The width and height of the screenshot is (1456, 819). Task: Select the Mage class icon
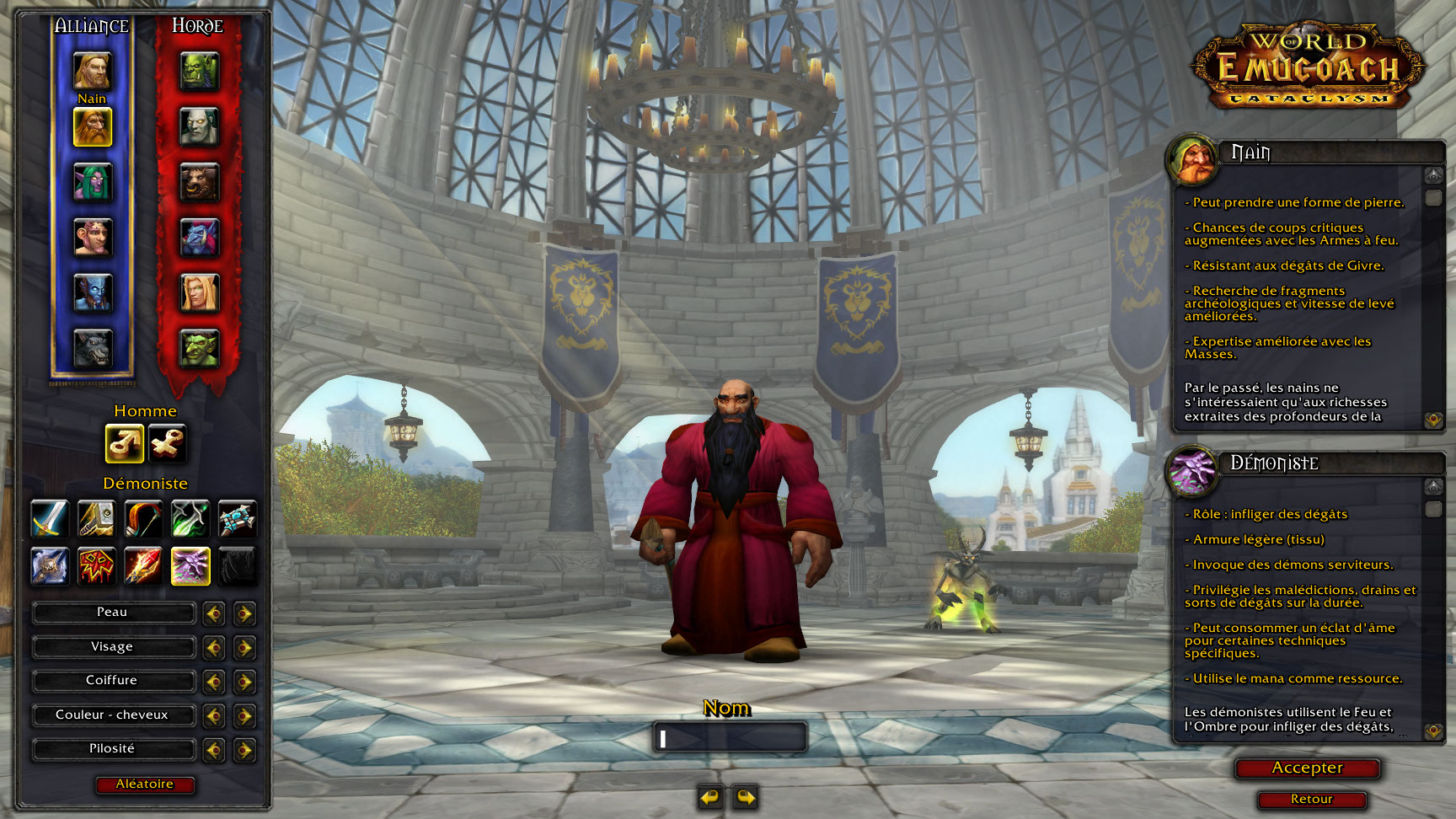tap(143, 565)
